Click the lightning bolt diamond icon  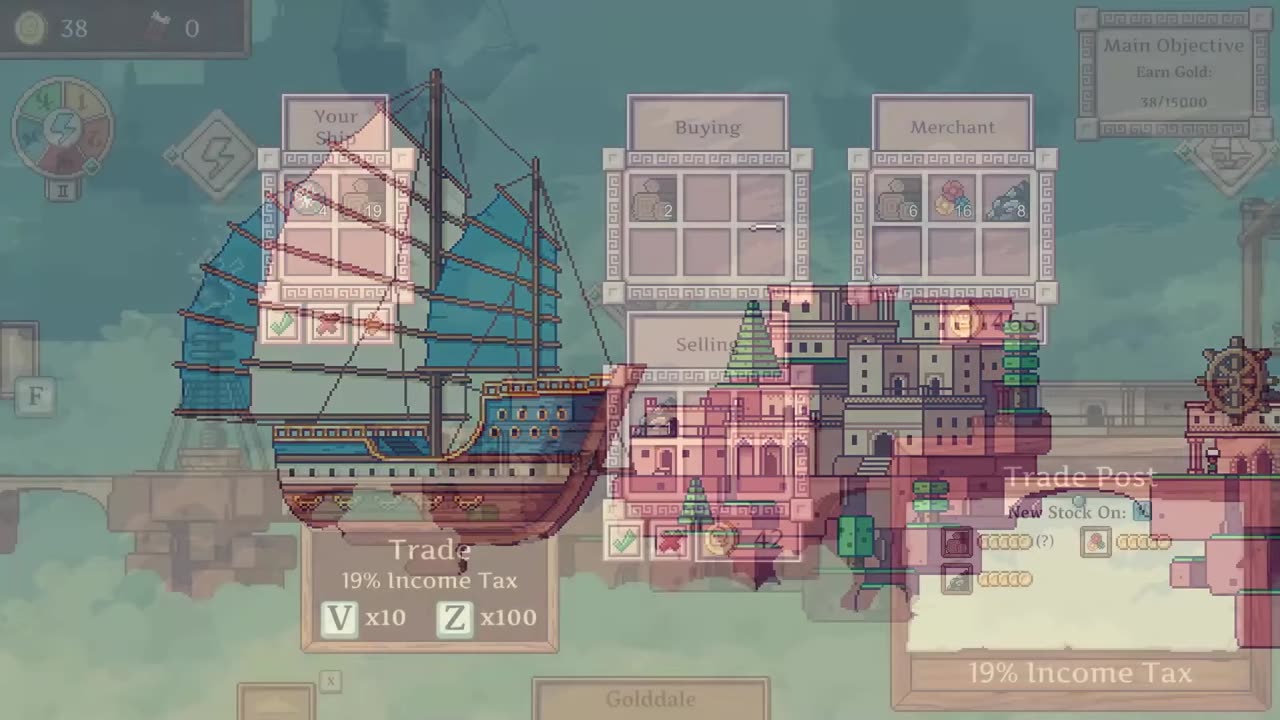[217, 155]
